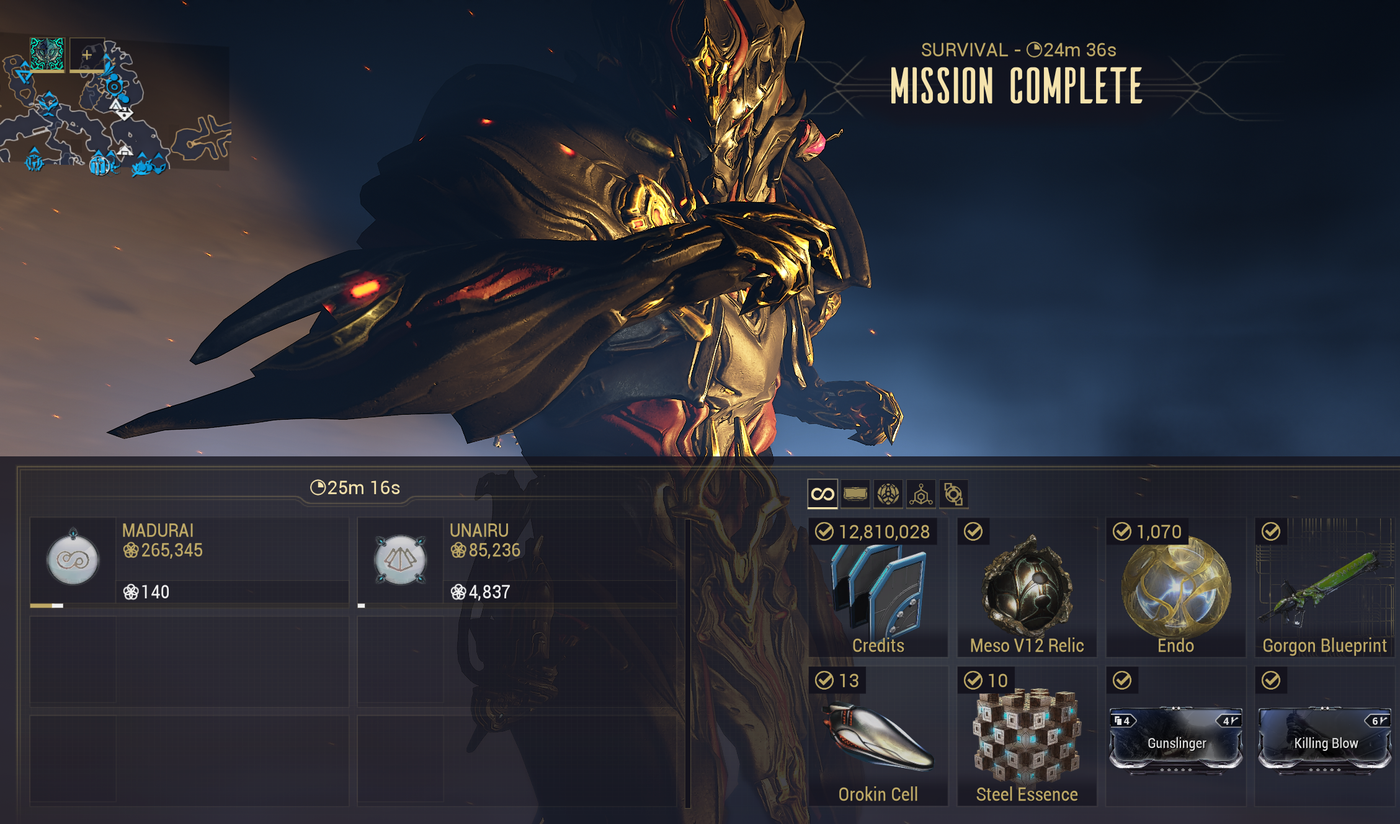Select the Credits reward tile
The height and width of the screenshot is (824, 1400).
click(x=877, y=590)
